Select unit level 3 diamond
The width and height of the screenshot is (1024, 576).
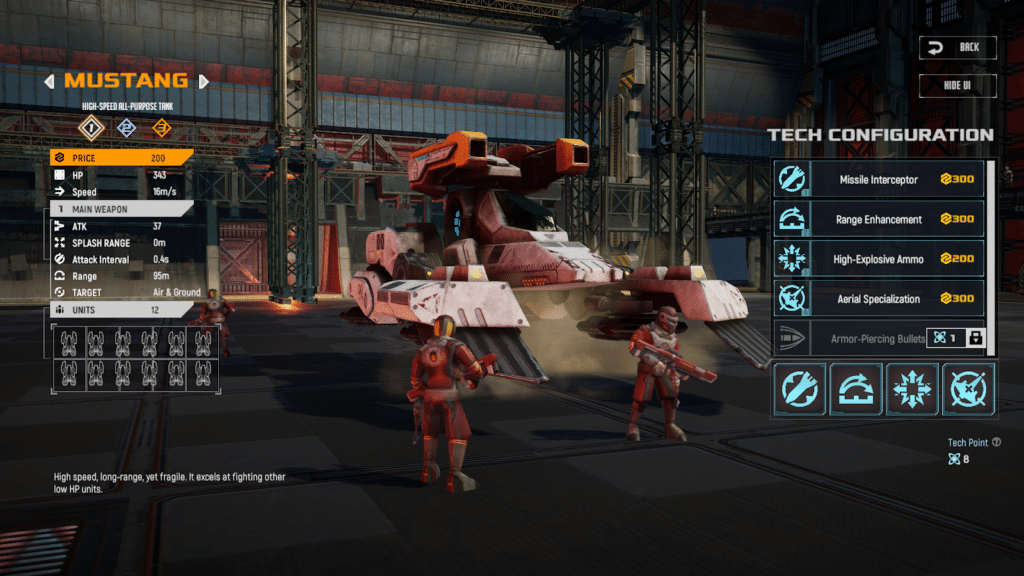160,127
